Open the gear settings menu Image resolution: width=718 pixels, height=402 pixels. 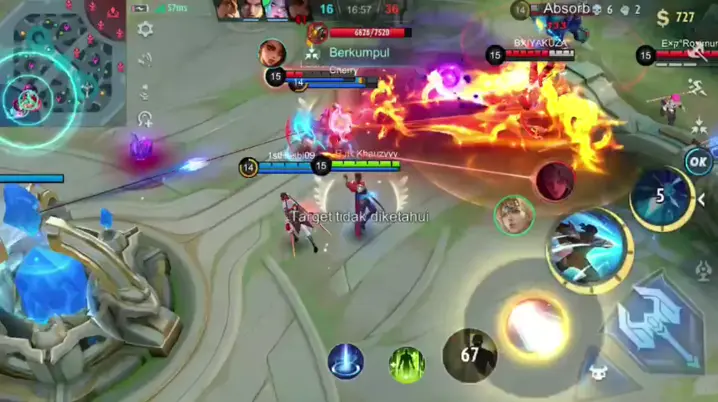pyautogui.click(x=146, y=30)
